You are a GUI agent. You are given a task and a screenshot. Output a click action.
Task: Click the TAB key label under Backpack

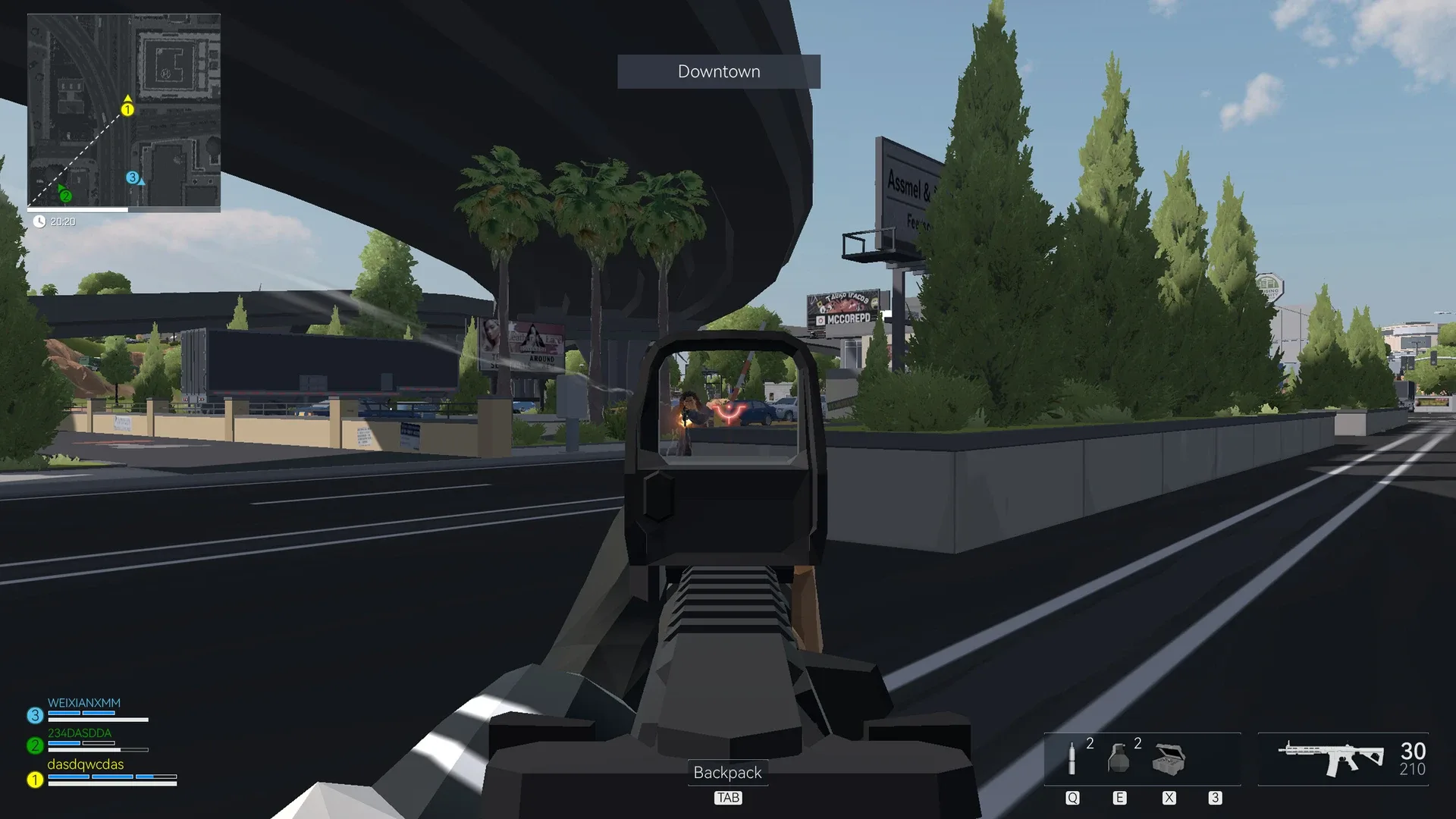click(x=728, y=797)
